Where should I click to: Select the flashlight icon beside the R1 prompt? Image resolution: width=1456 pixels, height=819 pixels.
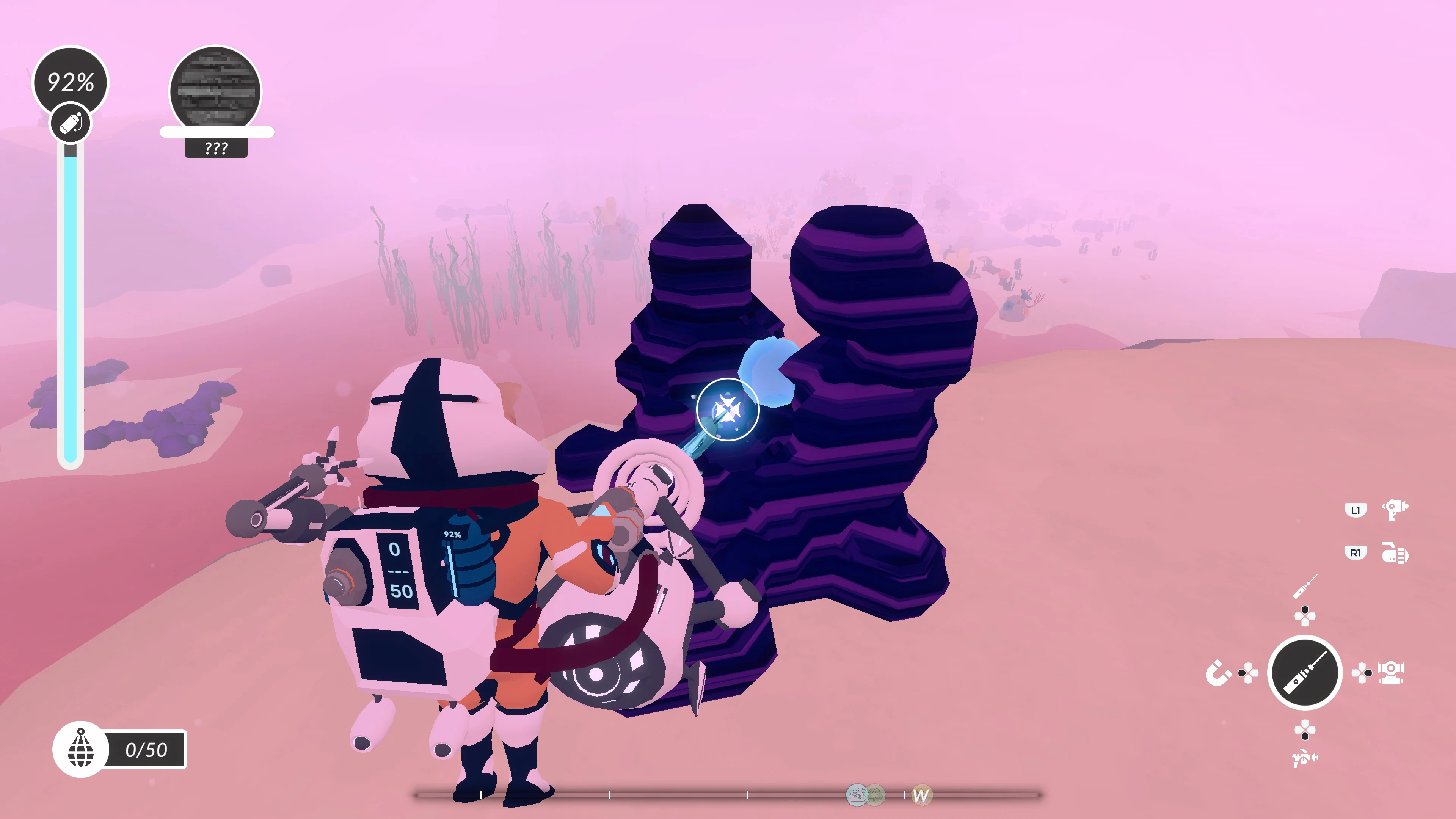pyautogui.click(x=1395, y=552)
